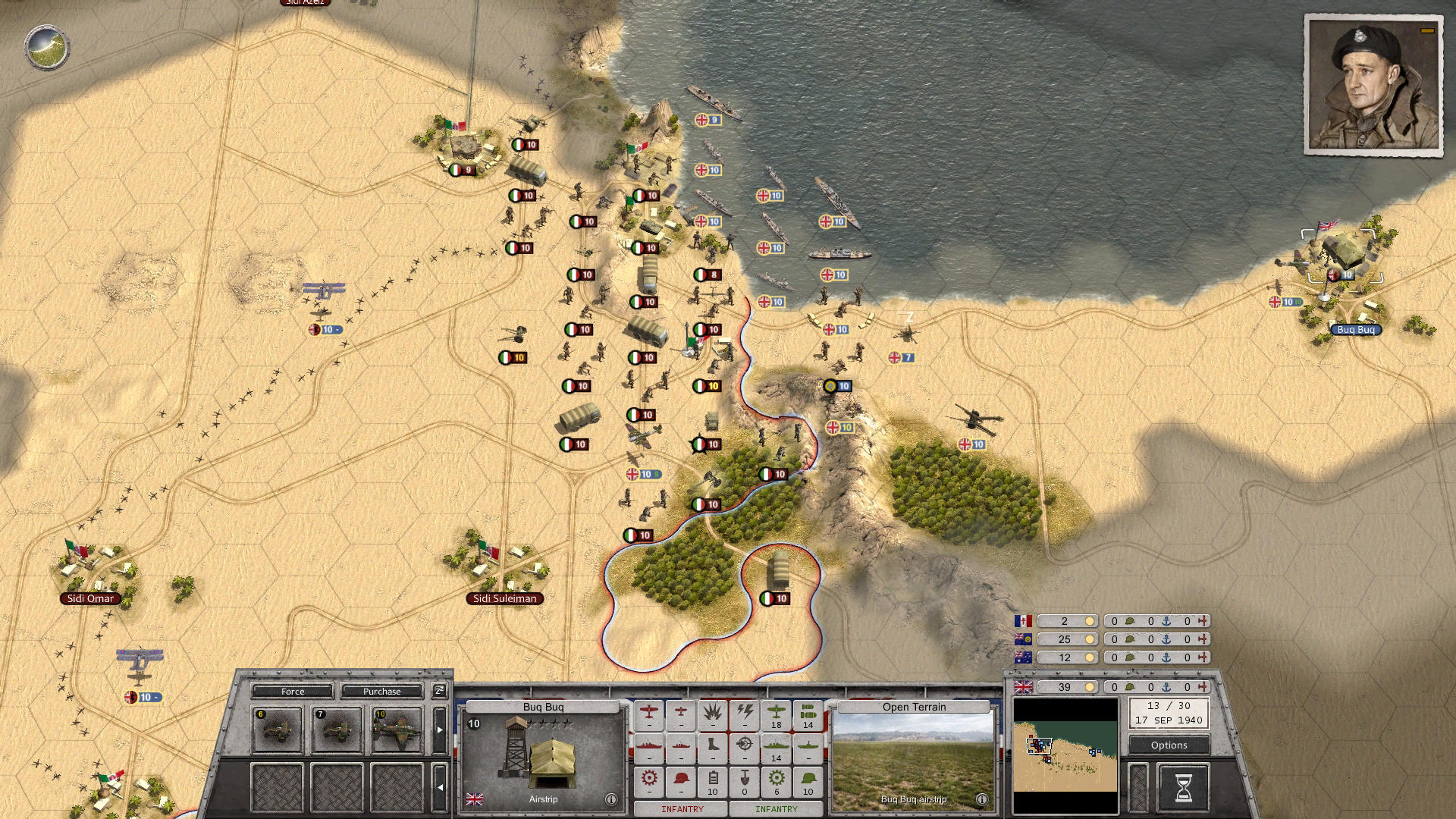
Task: Select the strength-6 aircraft in force list
Action: point(277,730)
